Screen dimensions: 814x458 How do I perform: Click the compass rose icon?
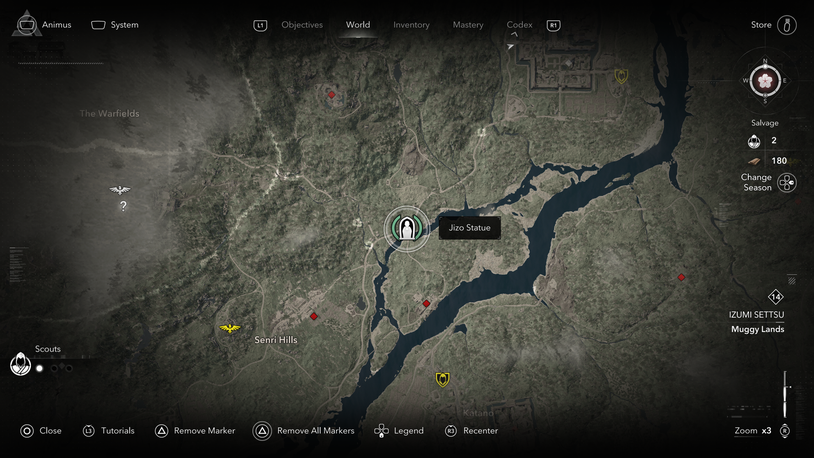(x=766, y=81)
